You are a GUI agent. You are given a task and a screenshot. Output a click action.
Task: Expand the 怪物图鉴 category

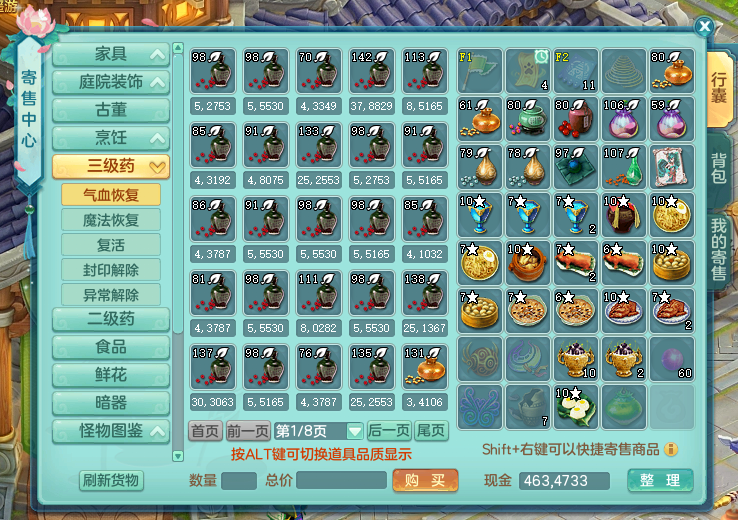(x=110, y=432)
